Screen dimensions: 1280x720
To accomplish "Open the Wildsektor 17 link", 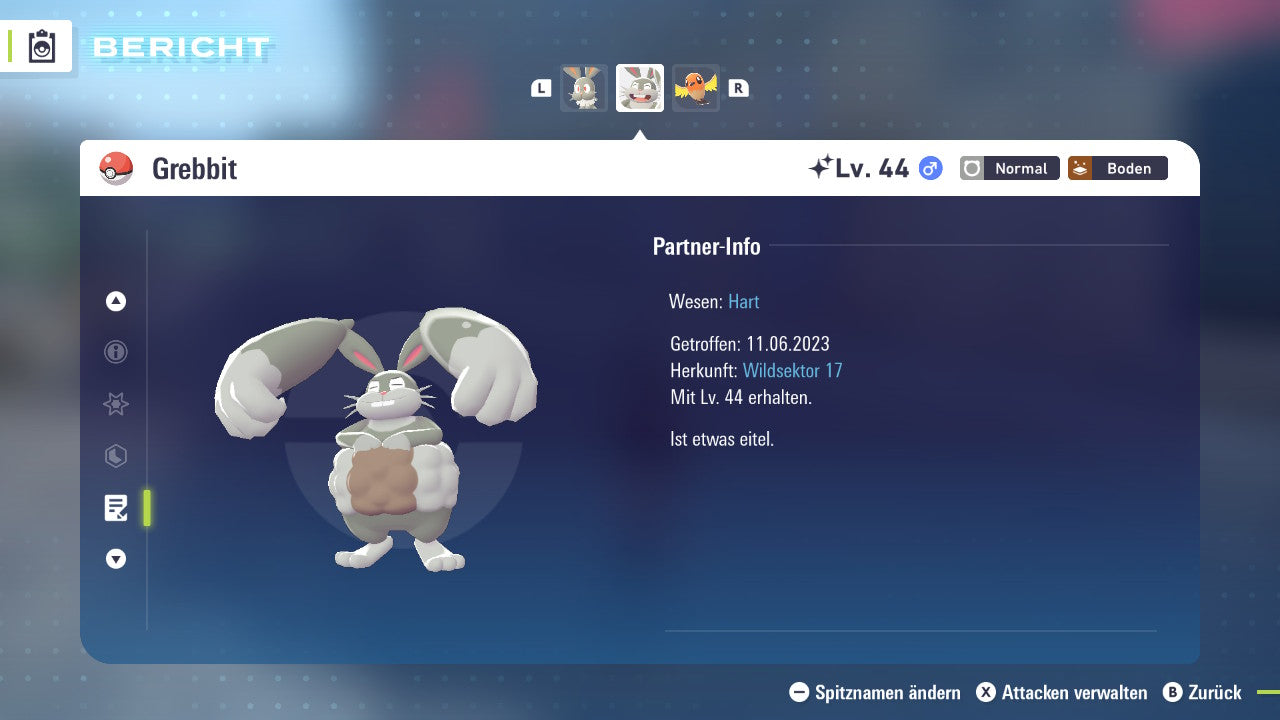I will 793,370.
